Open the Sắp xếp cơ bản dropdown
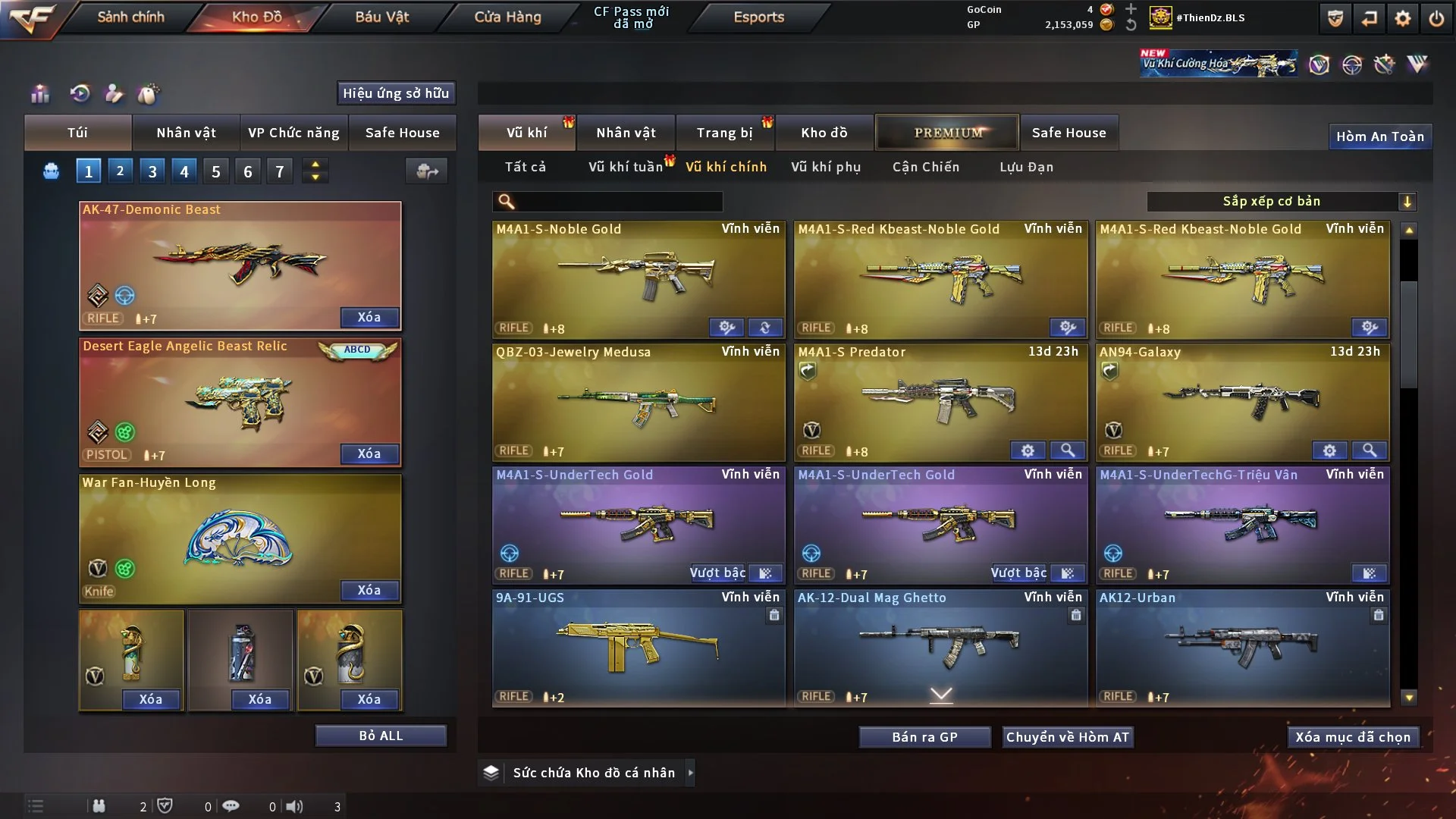Viewport: 1456px width, 819px height. pos(1281,202)
